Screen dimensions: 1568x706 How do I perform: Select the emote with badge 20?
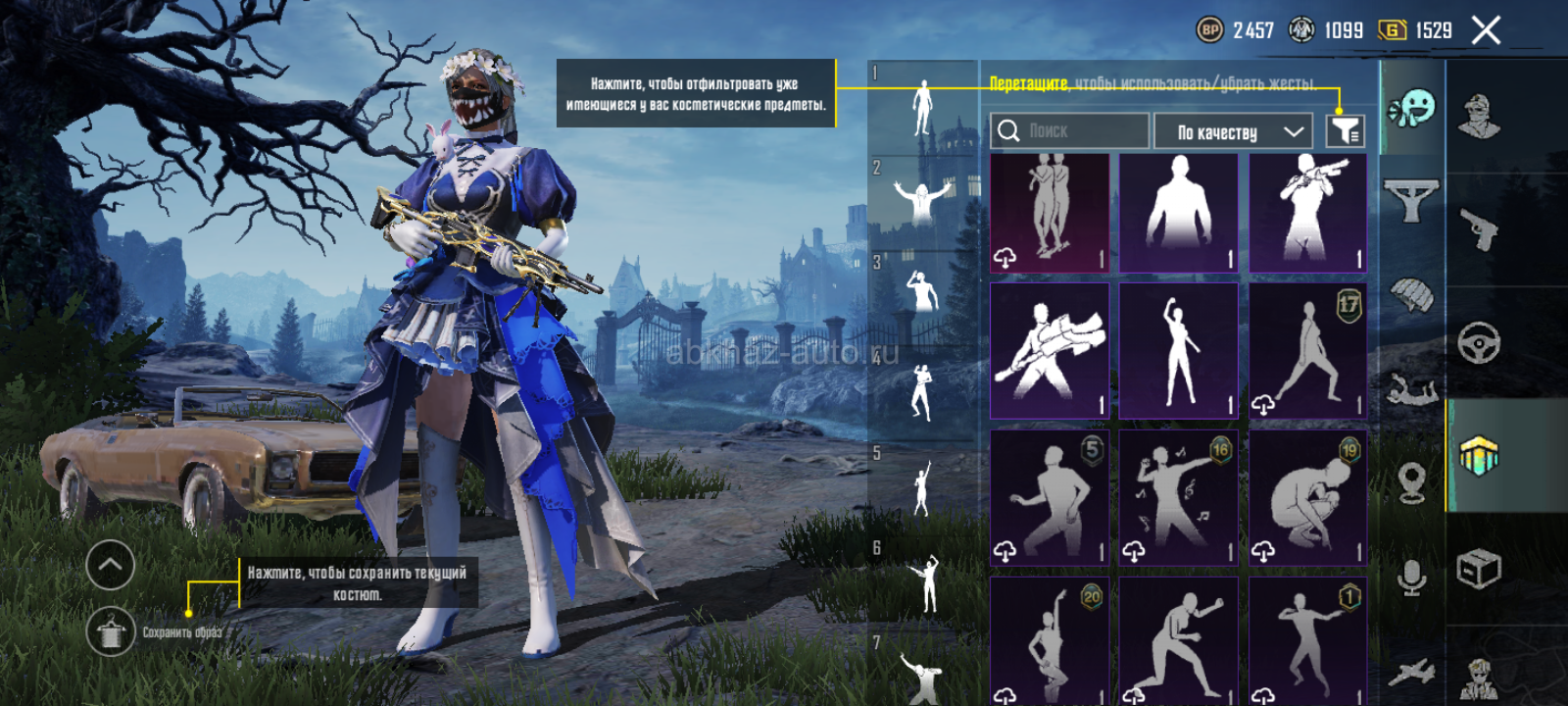pyautogui.click(x=1050, y=639)
